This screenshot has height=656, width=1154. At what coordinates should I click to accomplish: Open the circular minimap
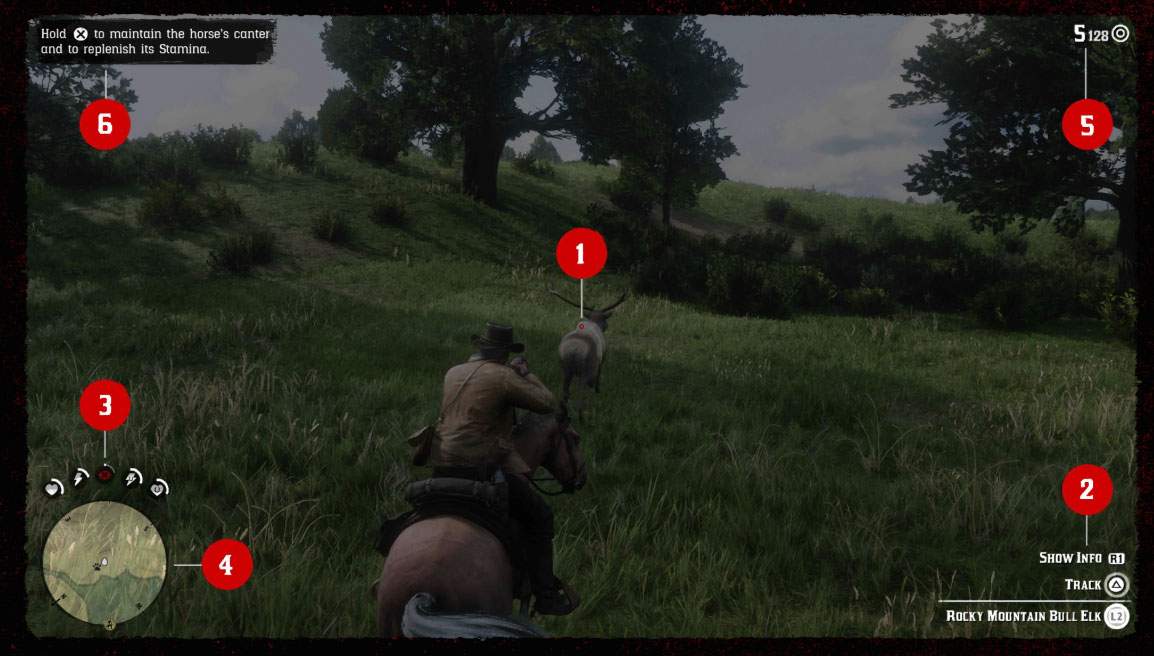tap(104, 563)
